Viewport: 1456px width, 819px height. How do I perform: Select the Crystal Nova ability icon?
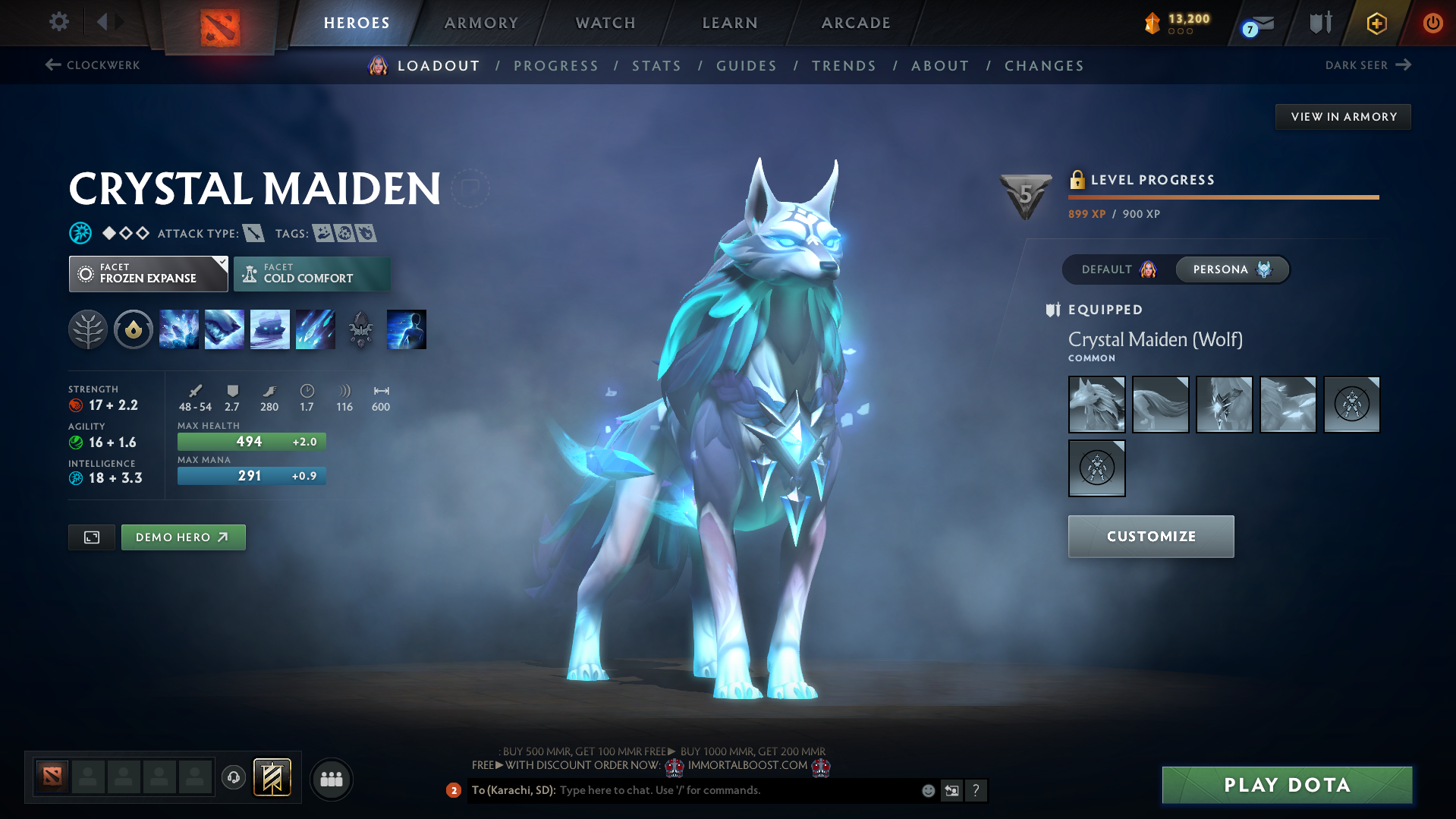coord(179,329)
